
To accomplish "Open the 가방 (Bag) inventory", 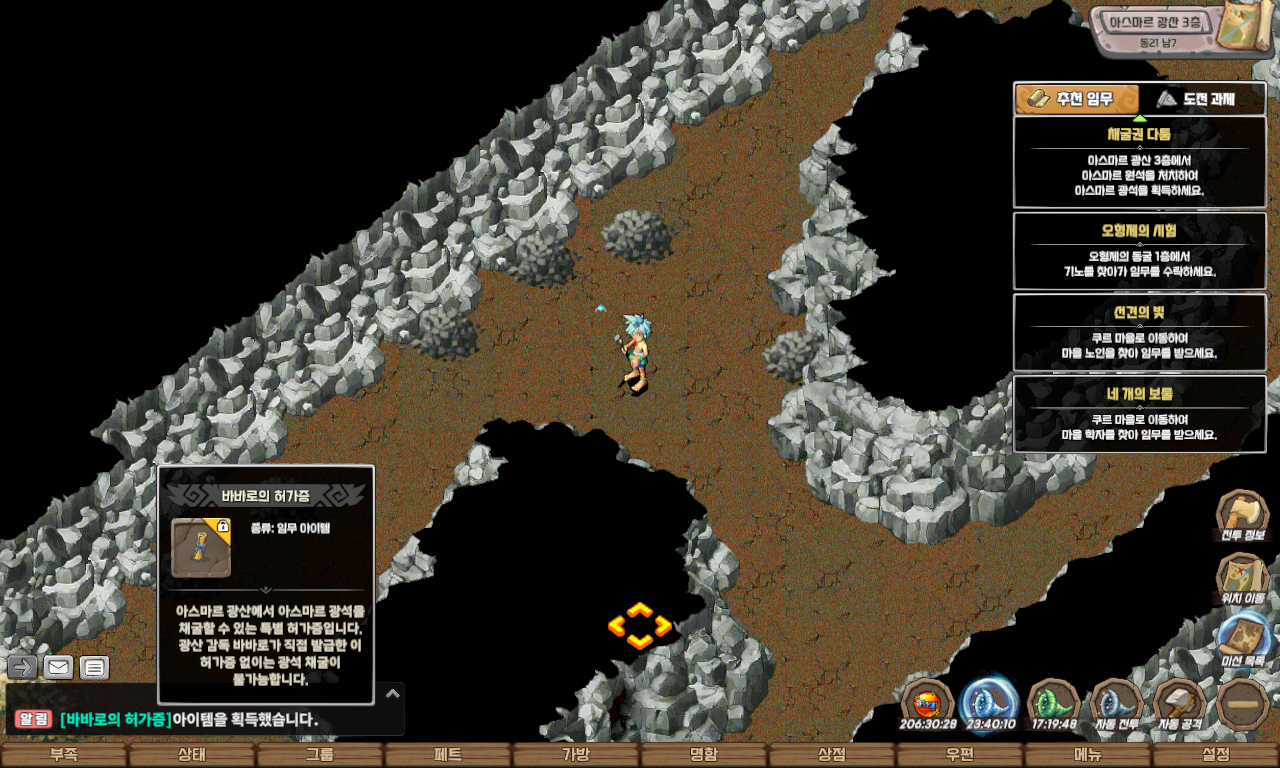I will point(576,755).
